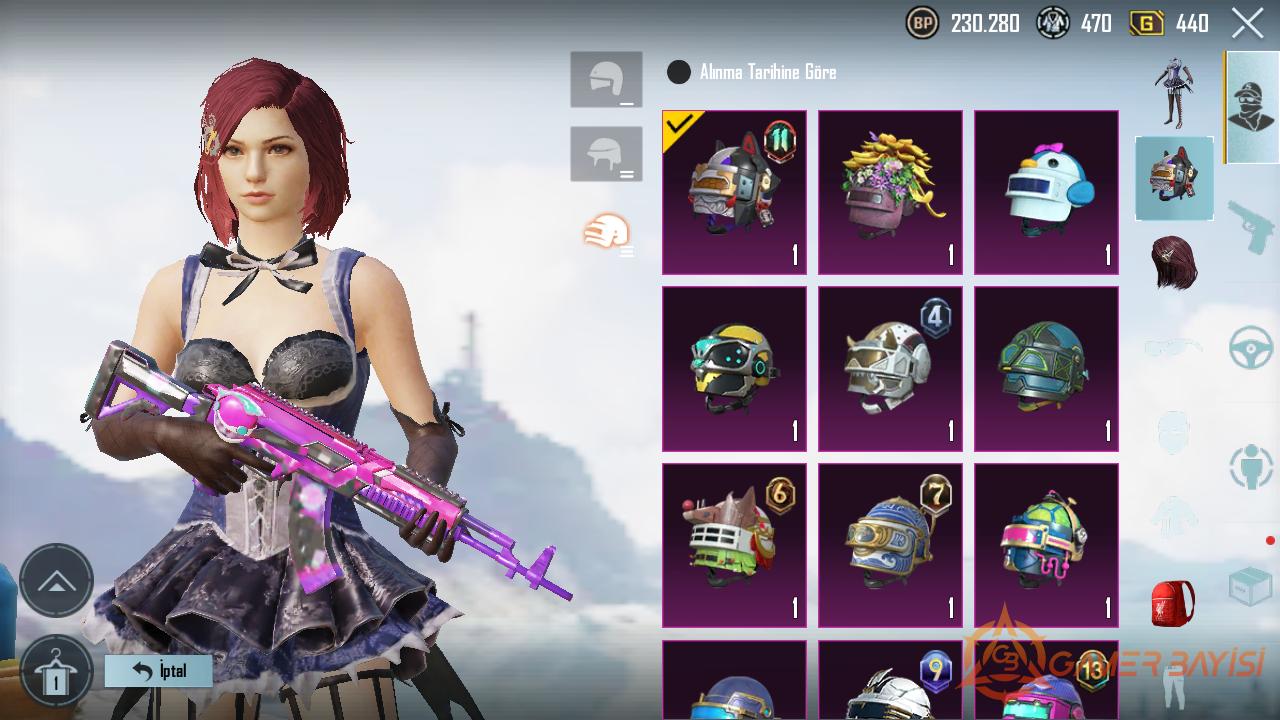Open the red backpack category
The width and height of the screenshot is (1280, 720).
tap(1173, 603)
